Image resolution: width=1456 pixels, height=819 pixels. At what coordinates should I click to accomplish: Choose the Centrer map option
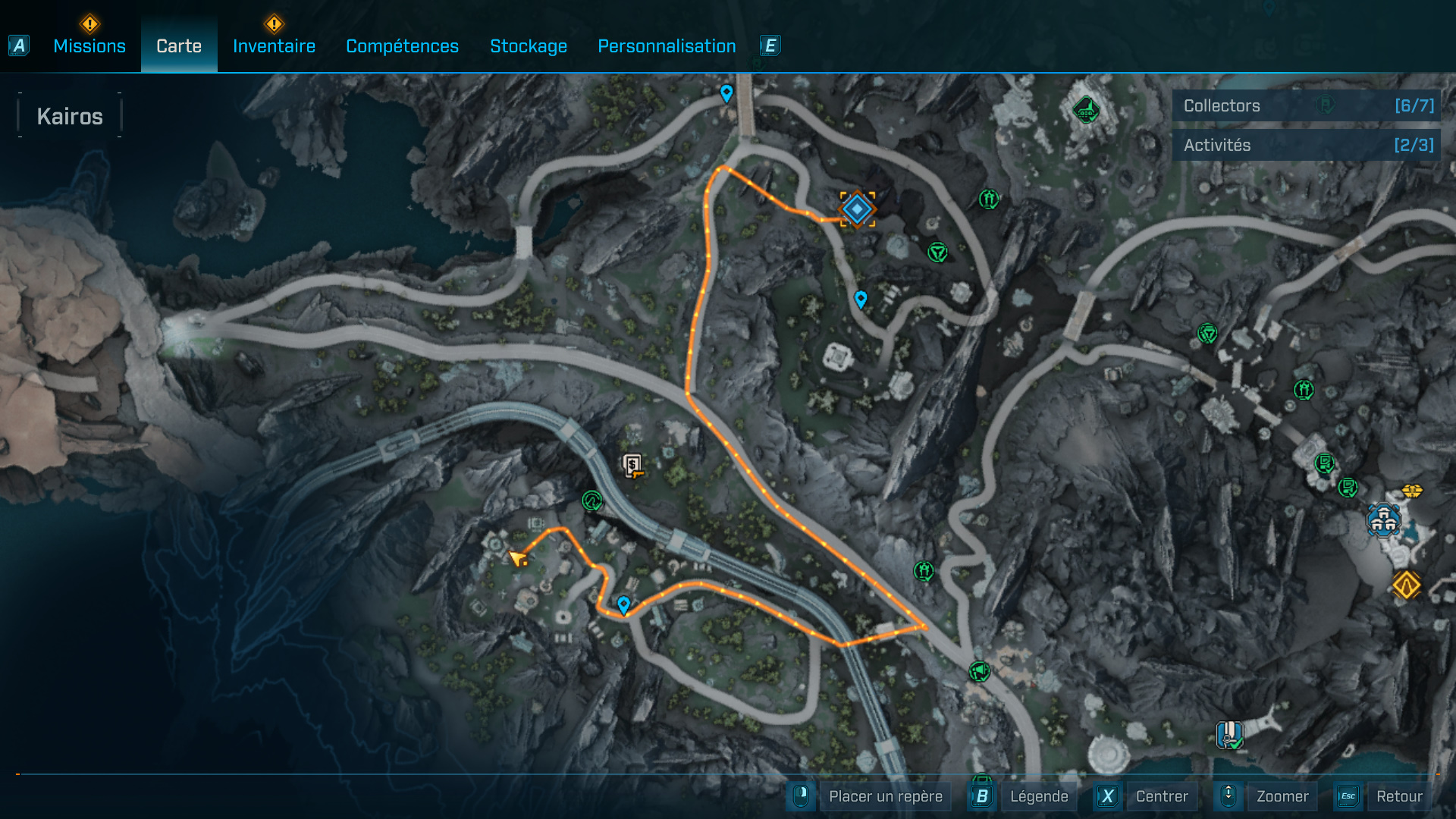coord(1161,796)
